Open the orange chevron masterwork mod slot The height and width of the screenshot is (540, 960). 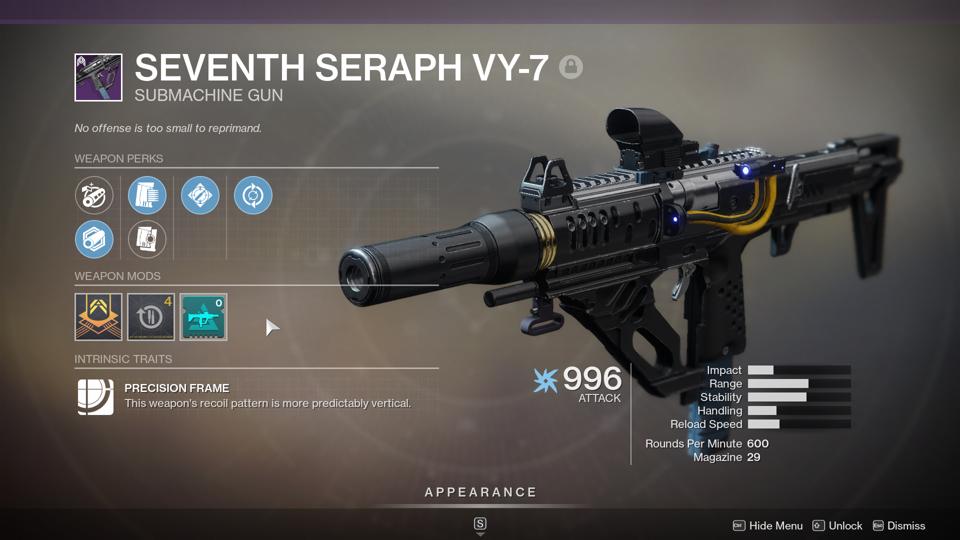pos(98,317)
